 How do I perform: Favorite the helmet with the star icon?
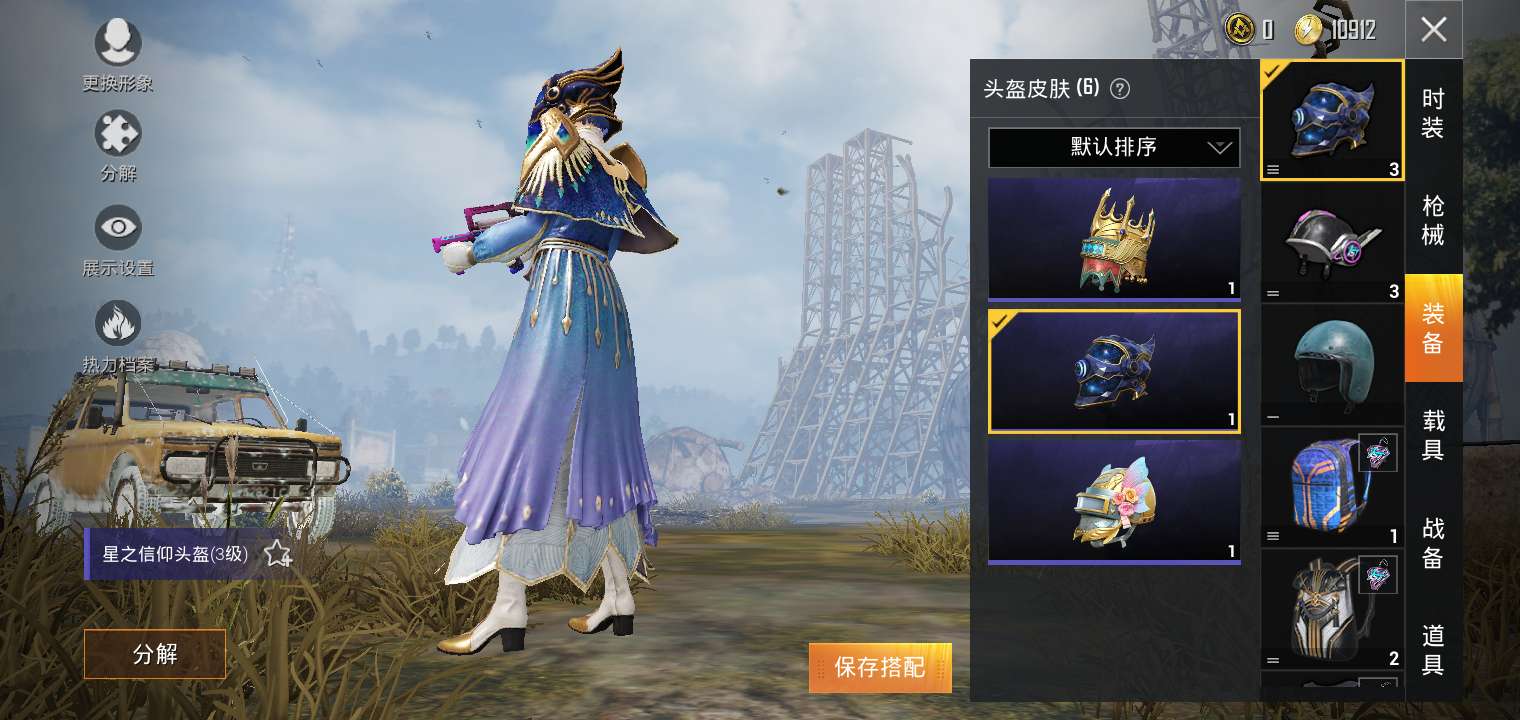[277, 554]
